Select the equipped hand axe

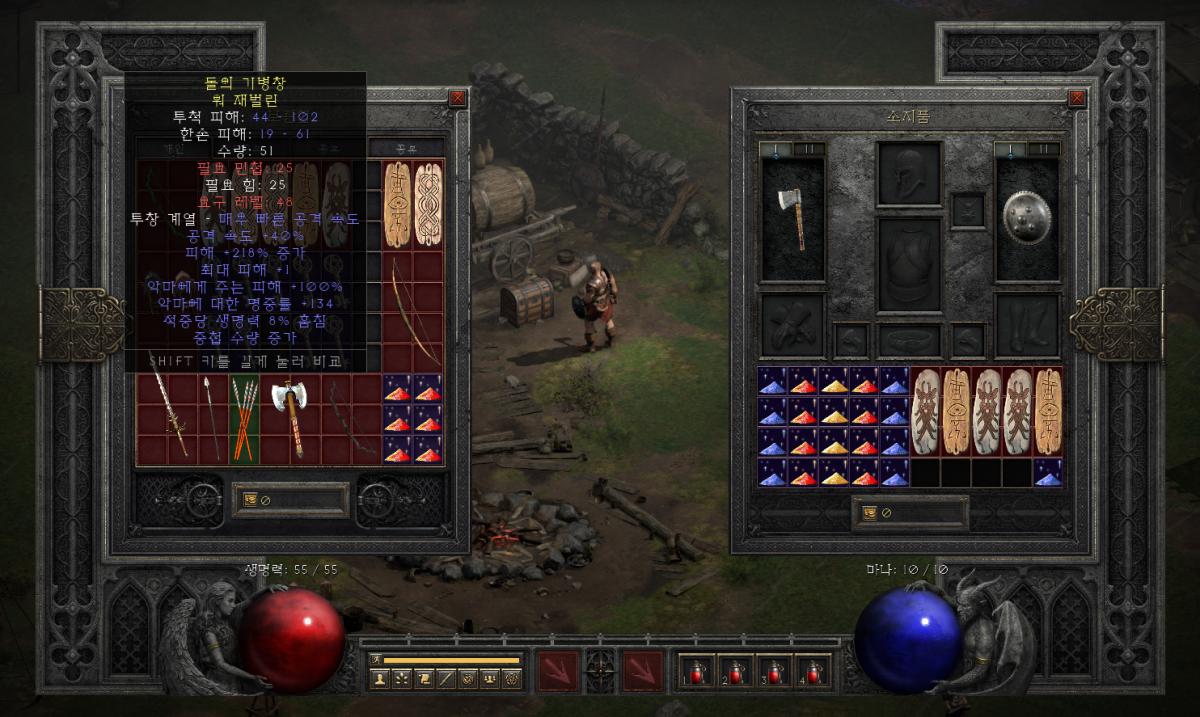click(792, 219)
